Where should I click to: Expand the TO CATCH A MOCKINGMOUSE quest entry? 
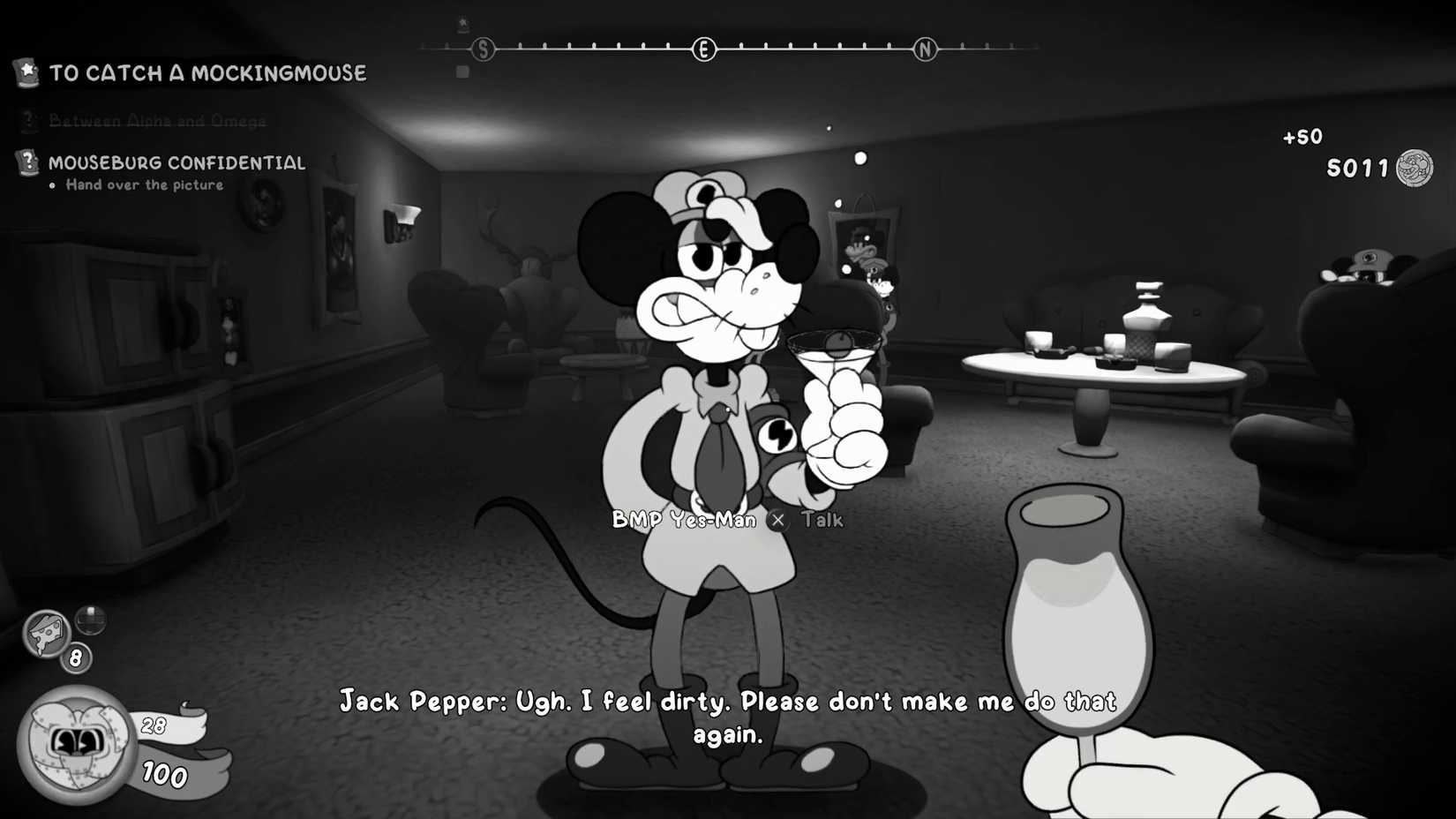coord(207,73)
